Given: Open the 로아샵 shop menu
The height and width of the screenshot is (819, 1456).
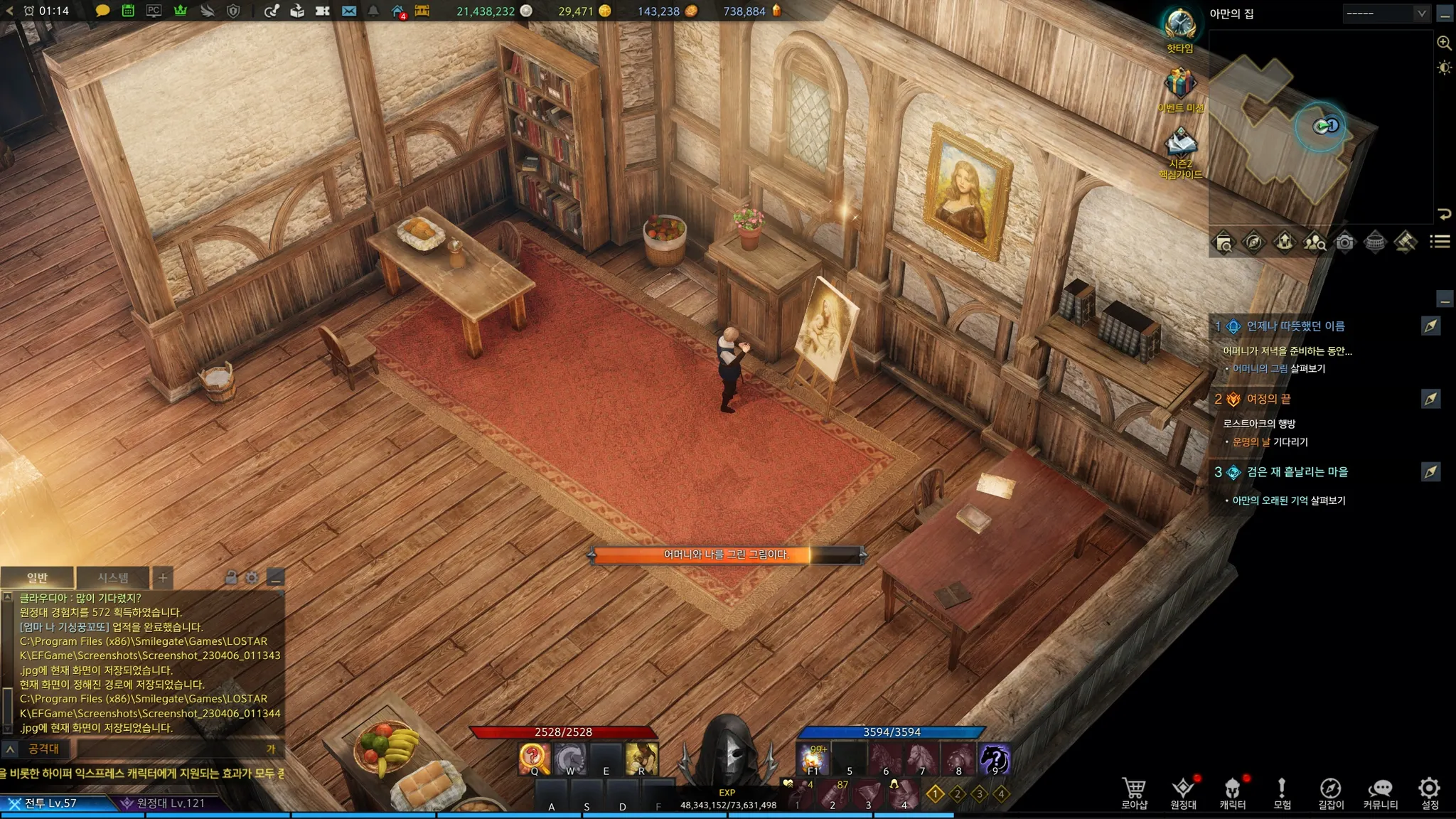Looking at the screenshot, I should 1134,793.
